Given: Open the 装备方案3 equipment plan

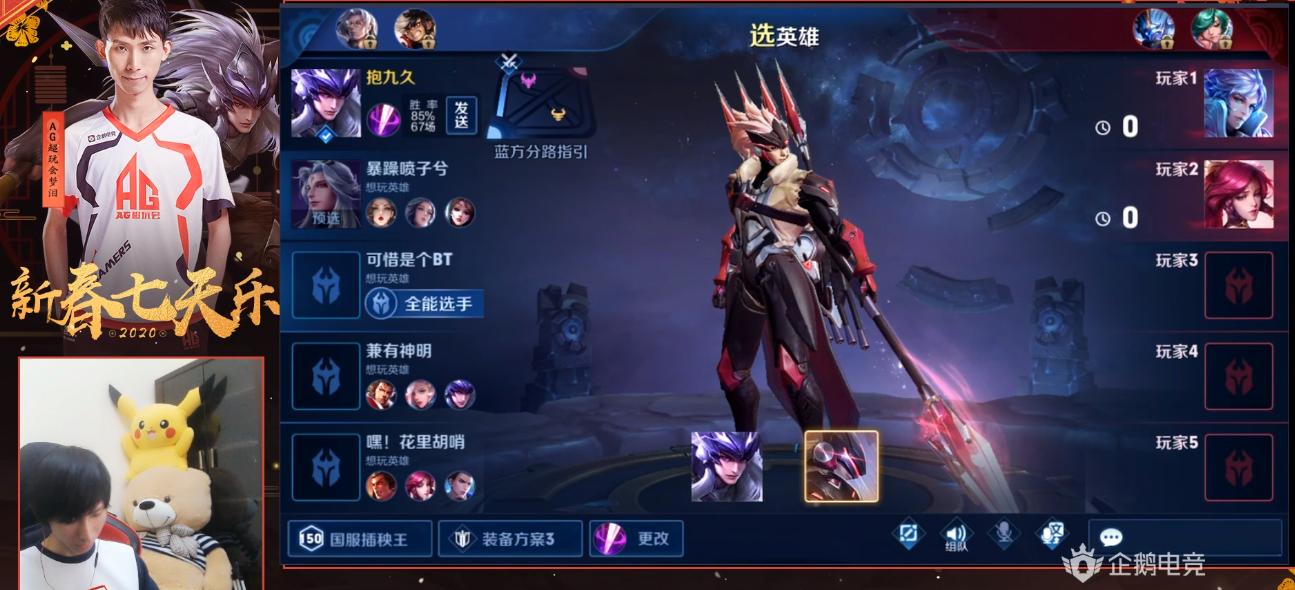Looking at the screenshot, I should 509,539.
